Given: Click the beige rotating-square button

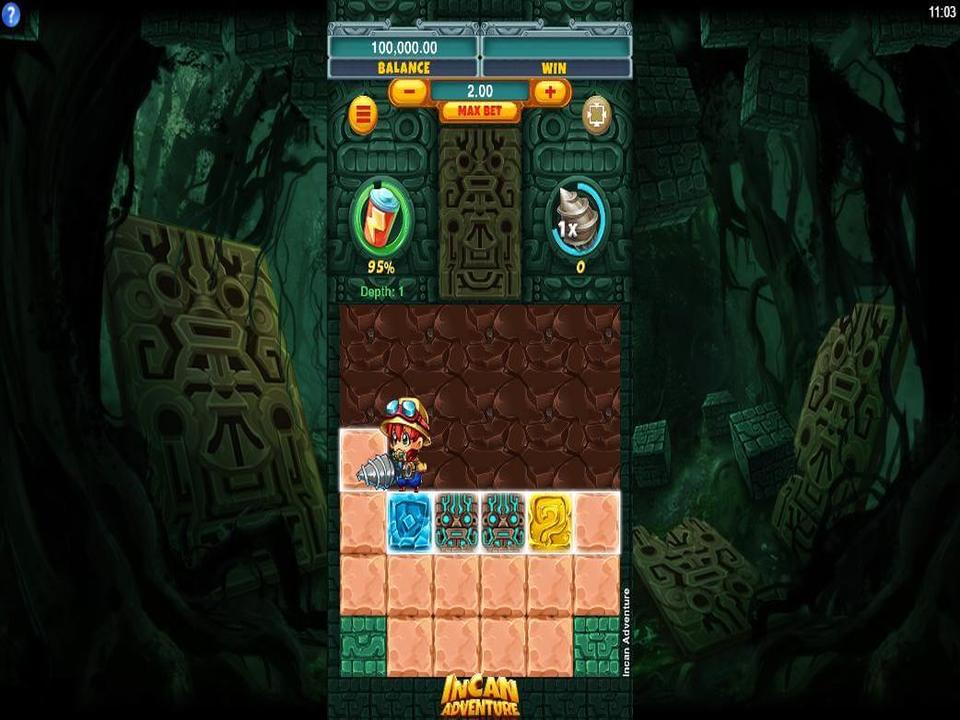Looking at the screenshot, I should click(x=597, y=113).
